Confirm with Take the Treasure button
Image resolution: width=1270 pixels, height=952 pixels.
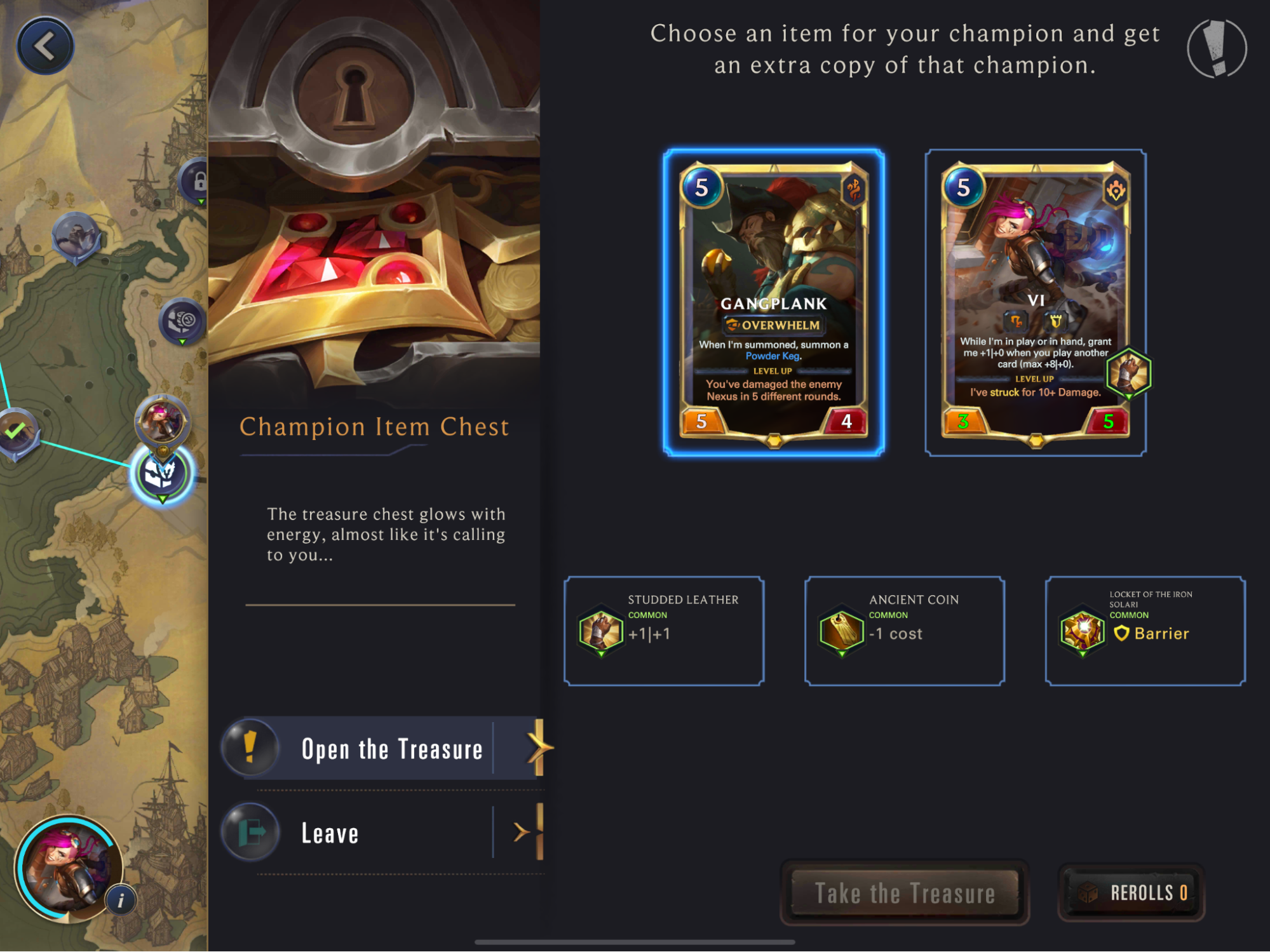[904, 893]
